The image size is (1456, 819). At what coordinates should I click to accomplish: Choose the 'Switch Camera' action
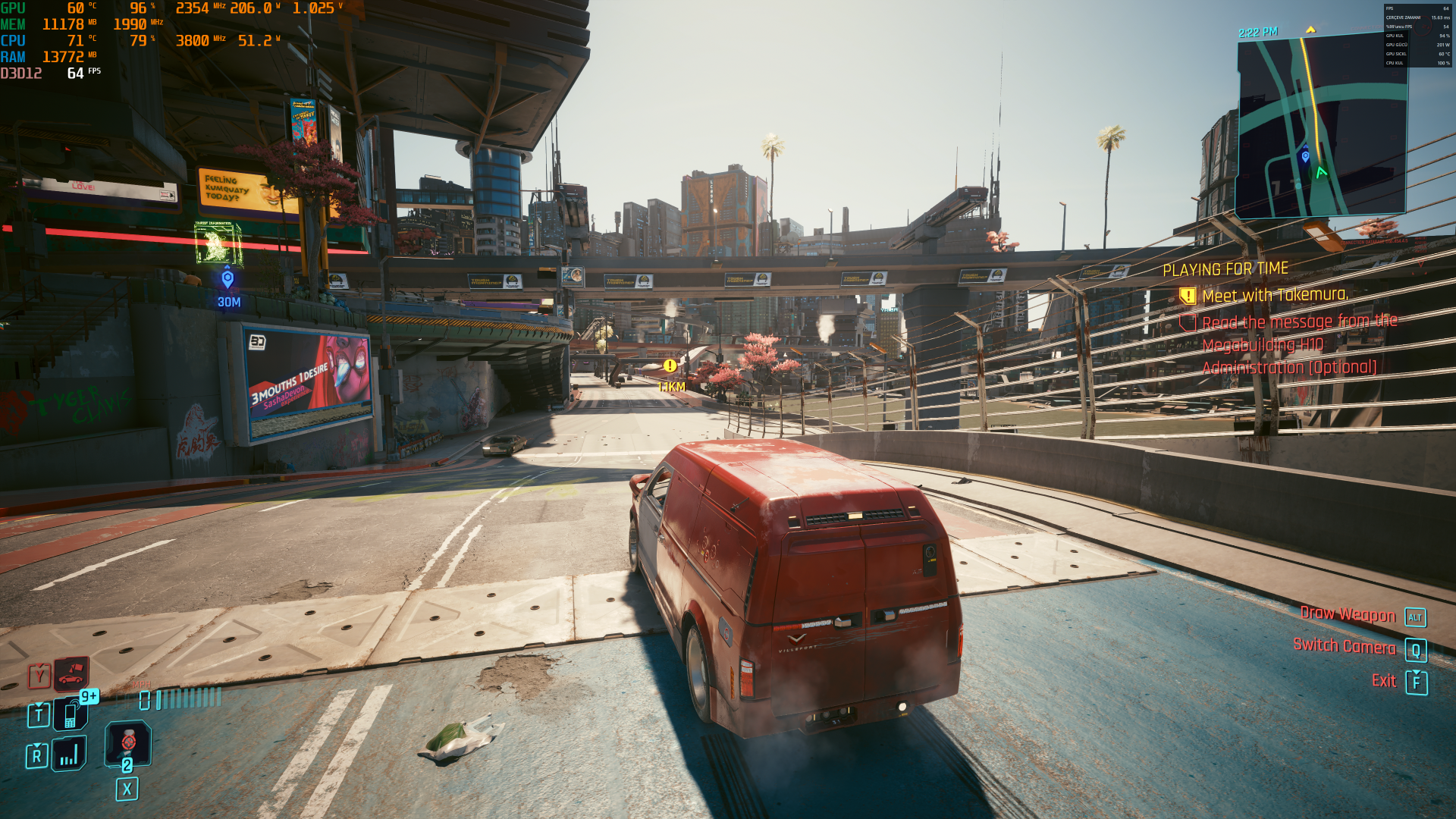click(1344, 647)
